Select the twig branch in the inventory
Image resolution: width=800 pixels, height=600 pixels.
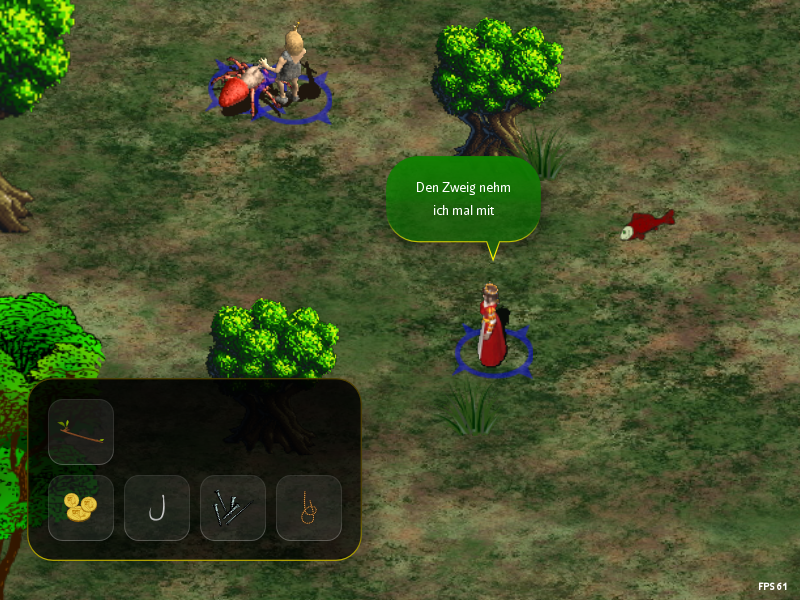click(x=81, y=432)
